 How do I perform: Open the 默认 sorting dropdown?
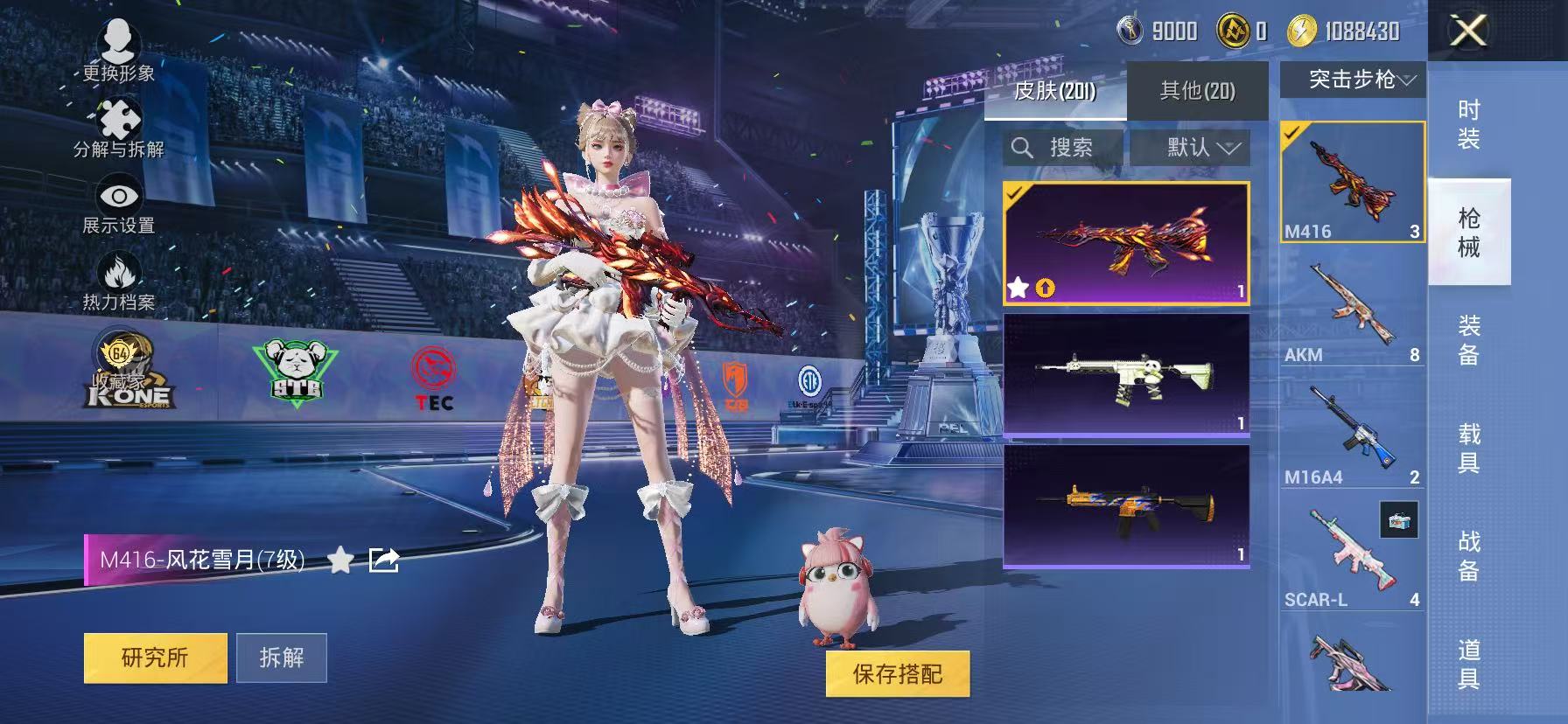(x=1188, y=147)
